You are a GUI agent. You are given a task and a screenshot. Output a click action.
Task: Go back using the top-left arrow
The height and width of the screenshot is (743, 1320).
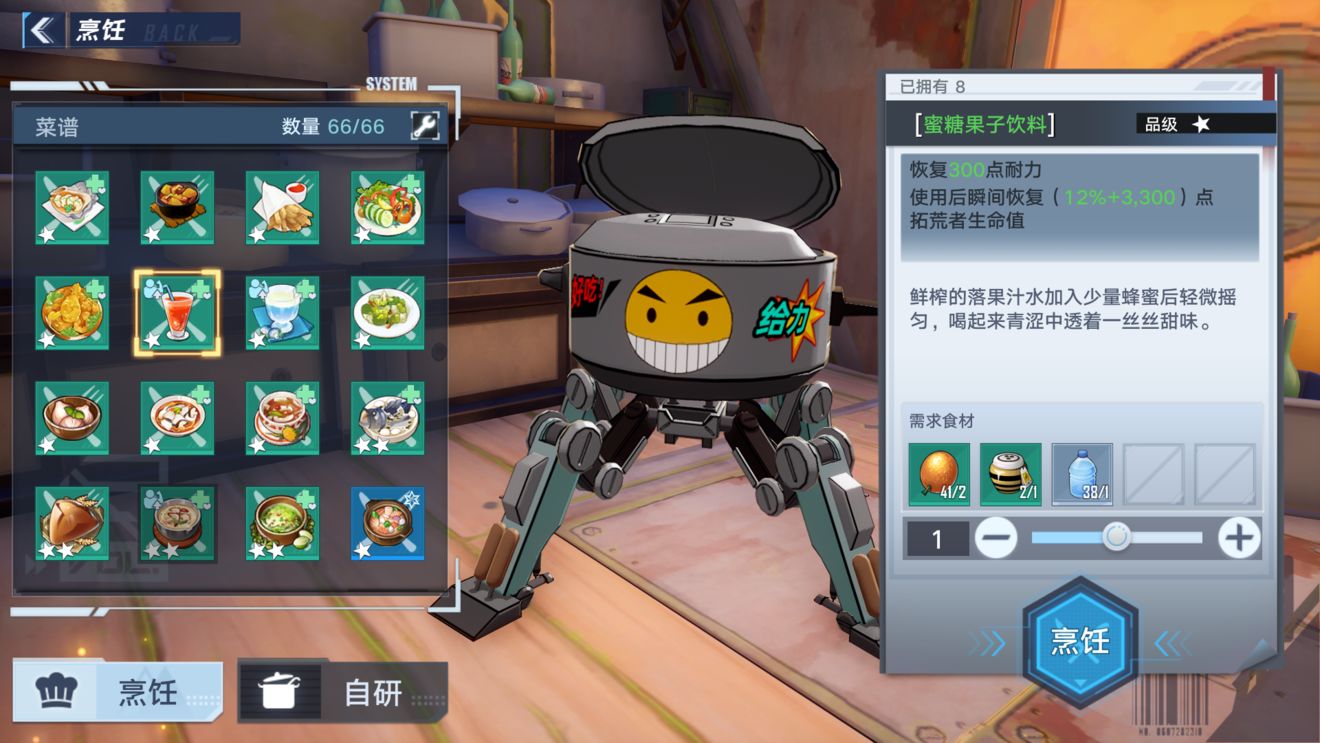pos(41,30)
